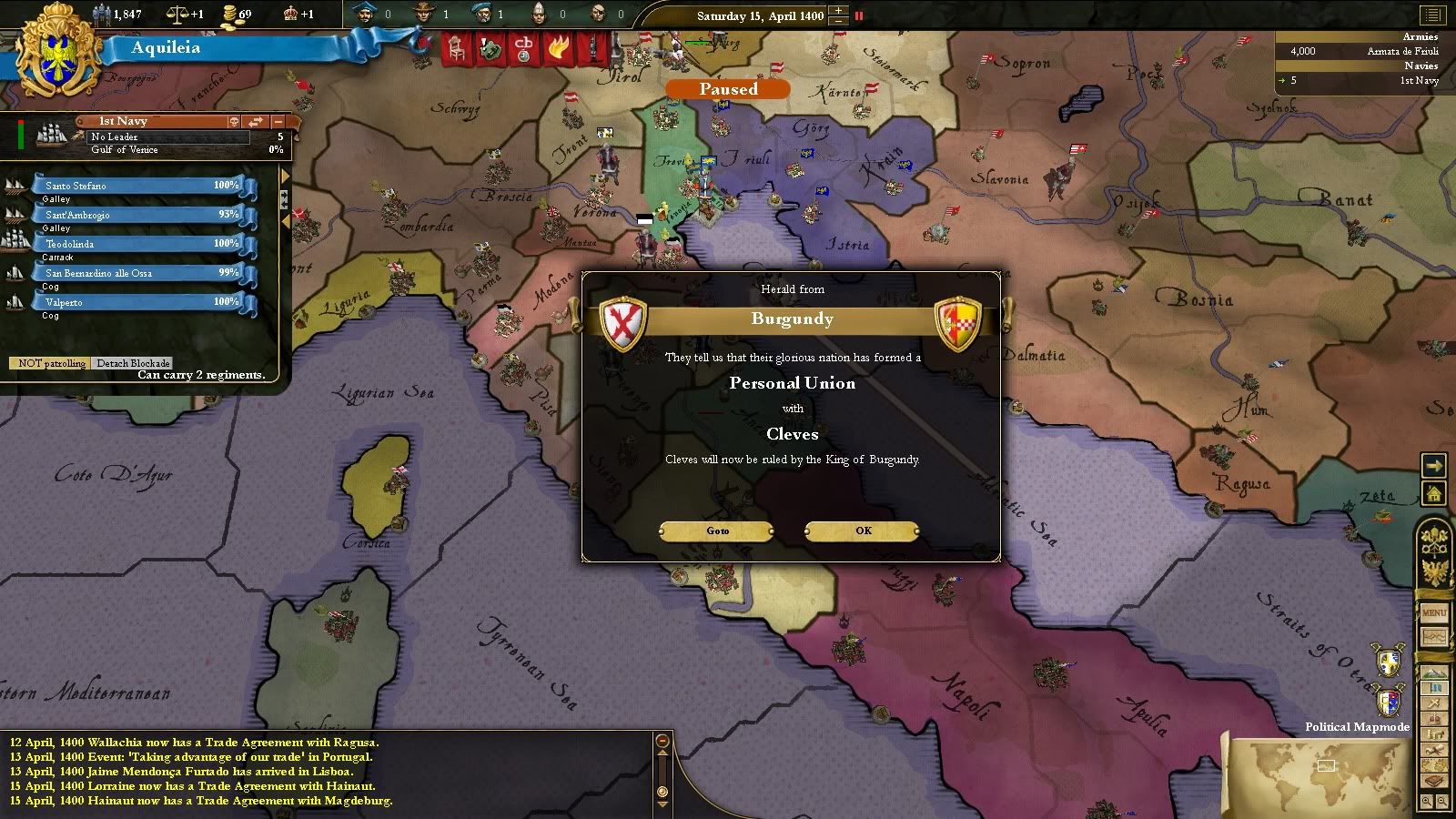The image size is (1456, 819).
Task: Click the reorganize arrows button on 1st Navy
Action: click(256, 121)
